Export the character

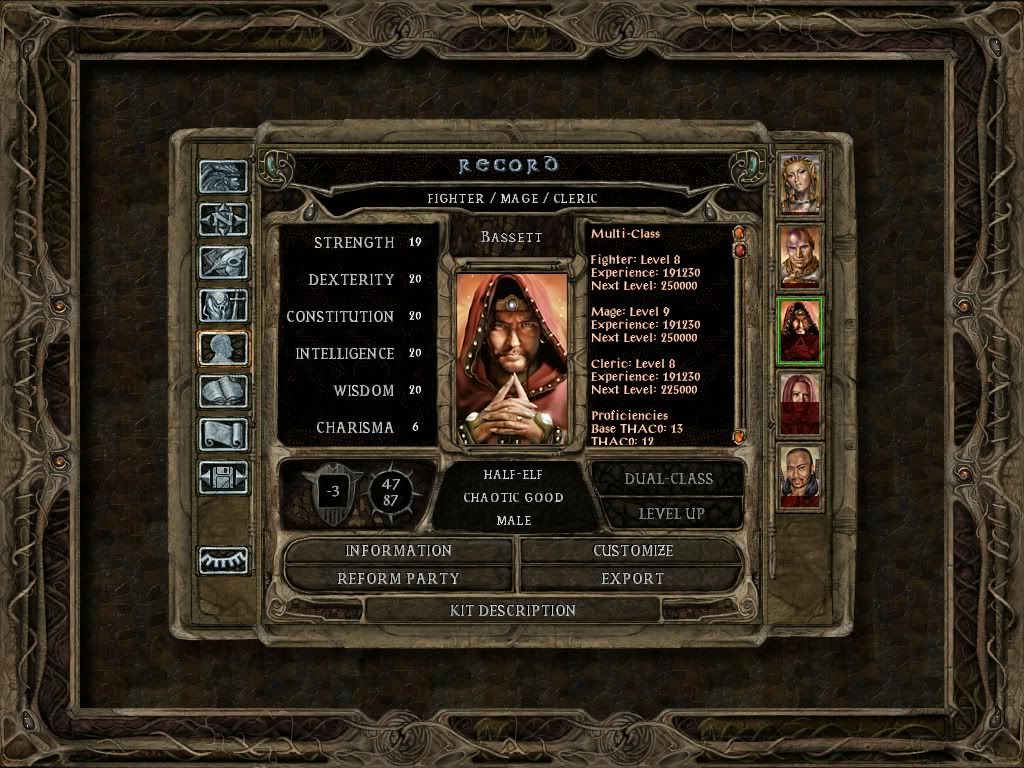[x=632, y=579]
